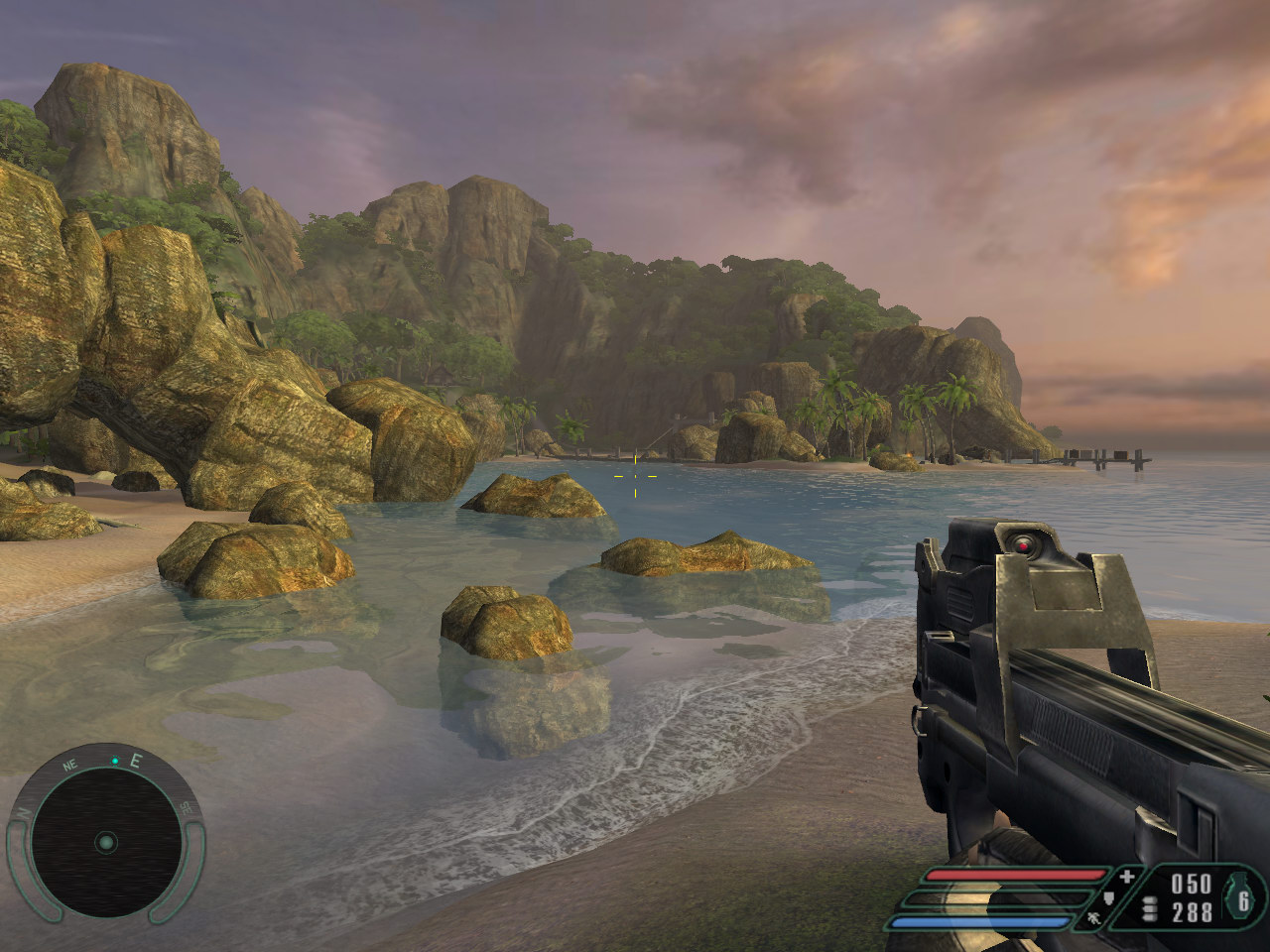
Task: Click the white cross health icon
Action: pos(1126,877)
